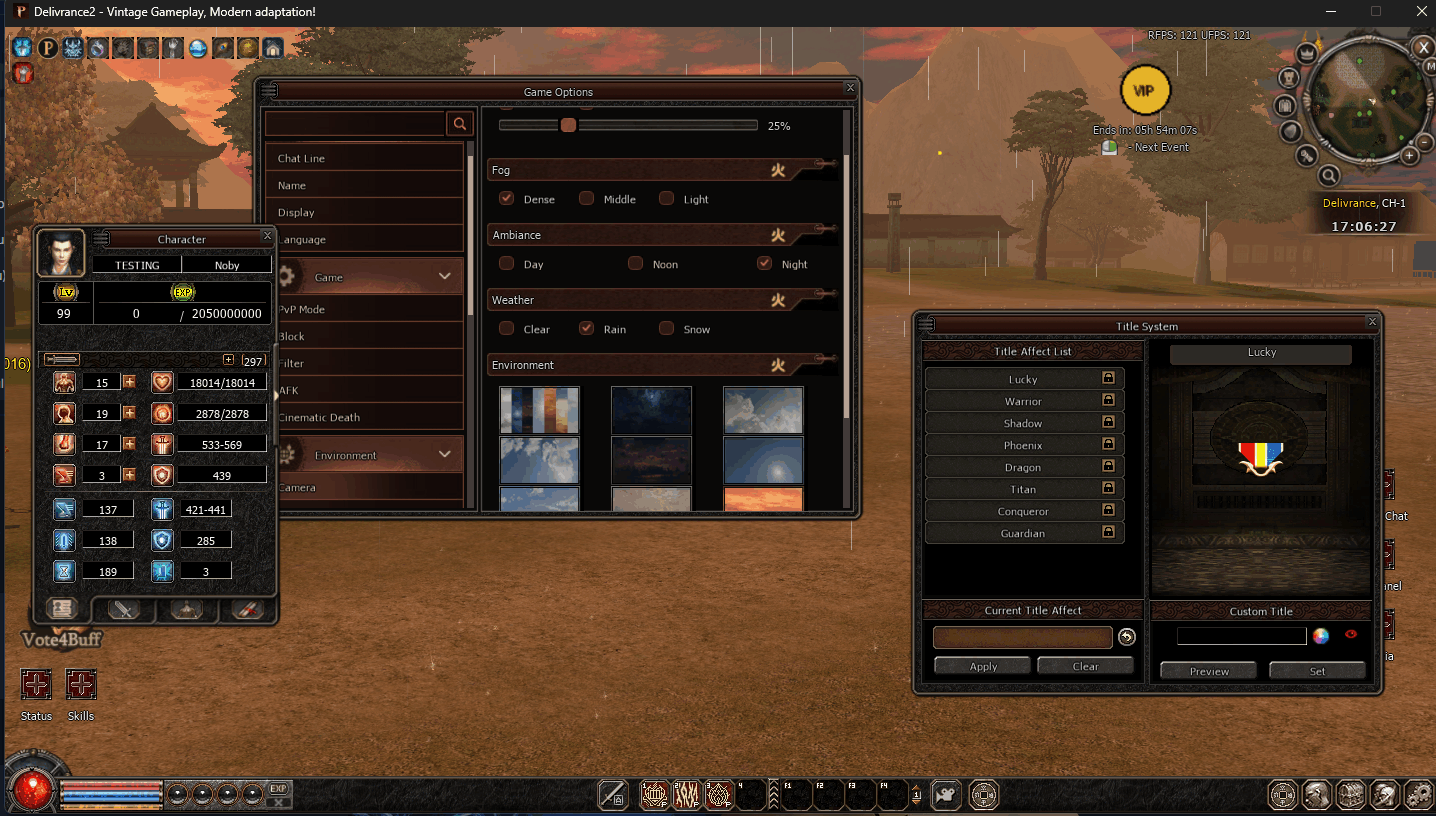The image size is (1436, 816).
Task: Click the 'P' premium icon in the top toolbar
Action: coord(48,47)
